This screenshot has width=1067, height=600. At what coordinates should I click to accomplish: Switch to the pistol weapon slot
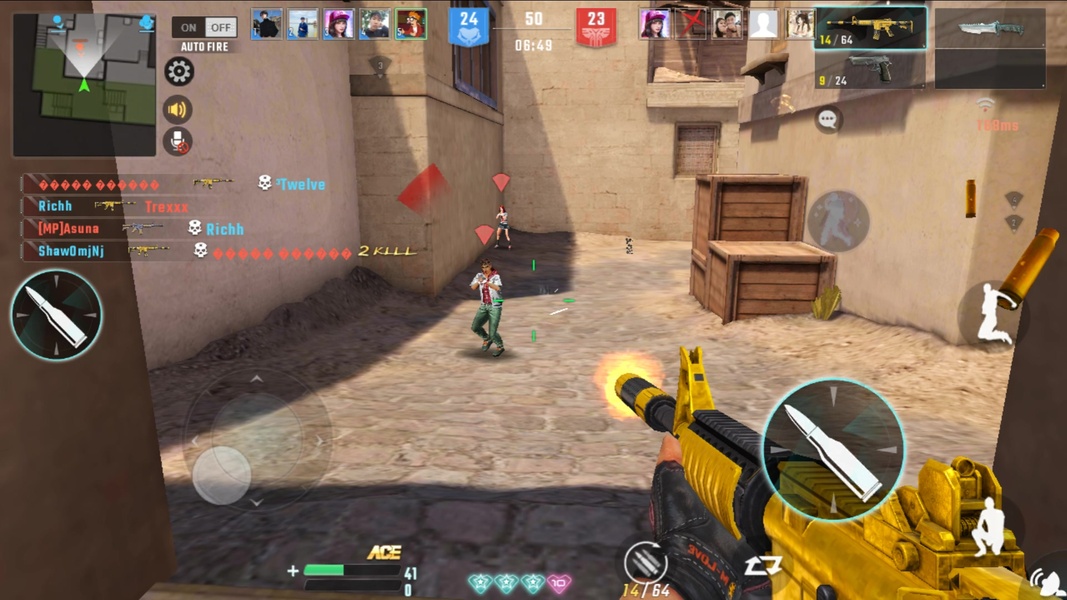click(870, 70)
